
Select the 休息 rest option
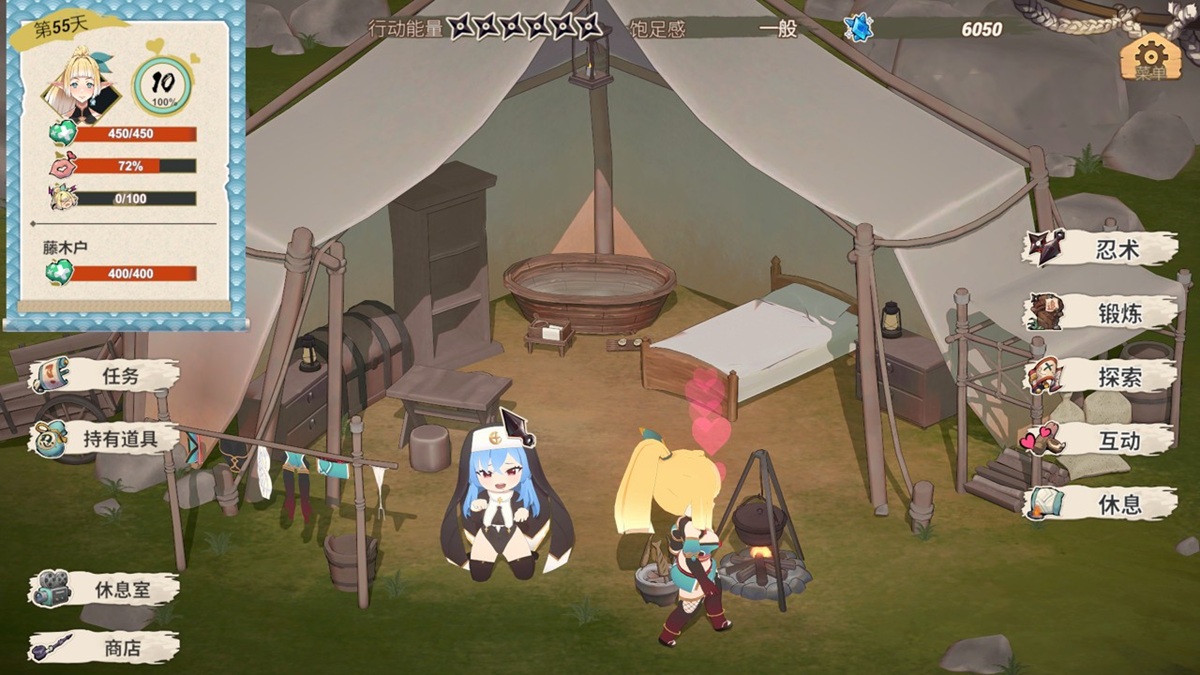[x=1100, y=503]
